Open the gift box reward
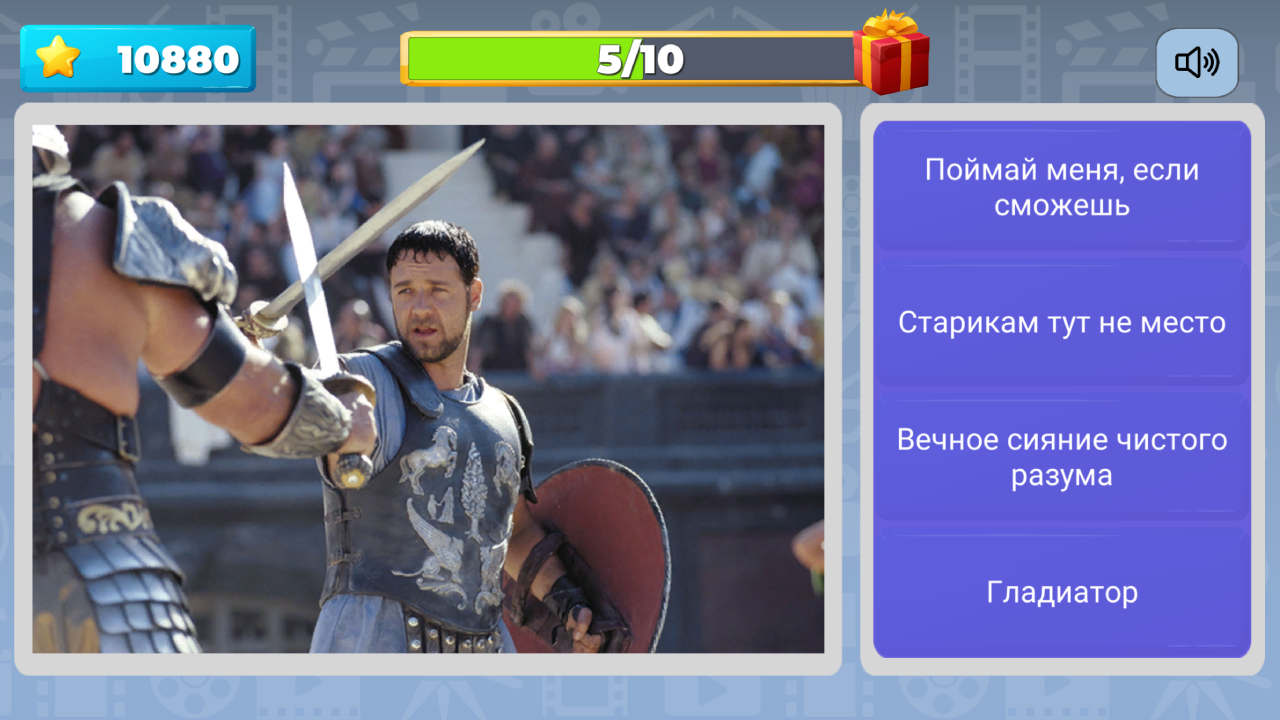The width and height of the screenshot is (1280, 720). [x=895, y=60]
